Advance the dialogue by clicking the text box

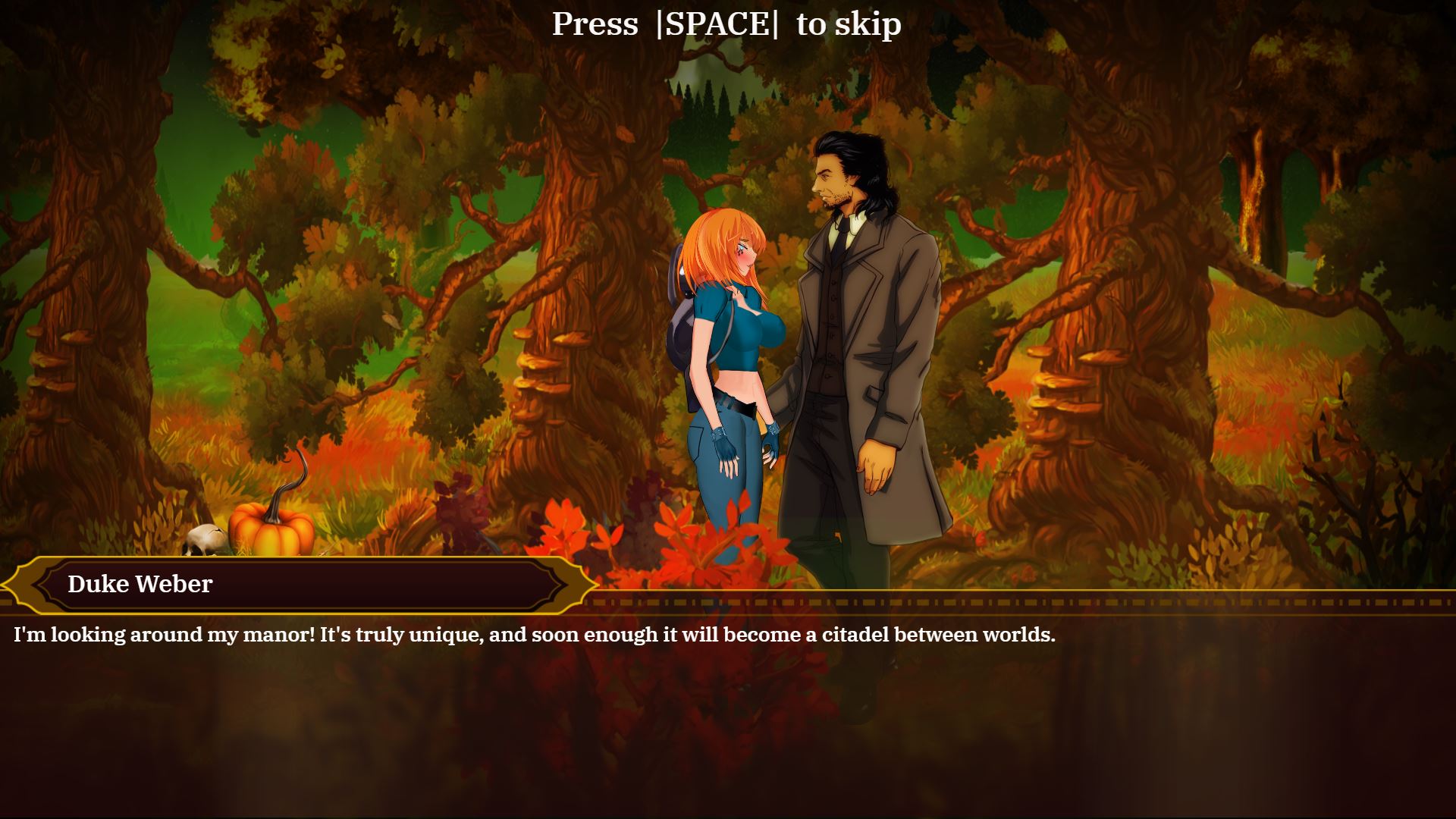[728, 652]
